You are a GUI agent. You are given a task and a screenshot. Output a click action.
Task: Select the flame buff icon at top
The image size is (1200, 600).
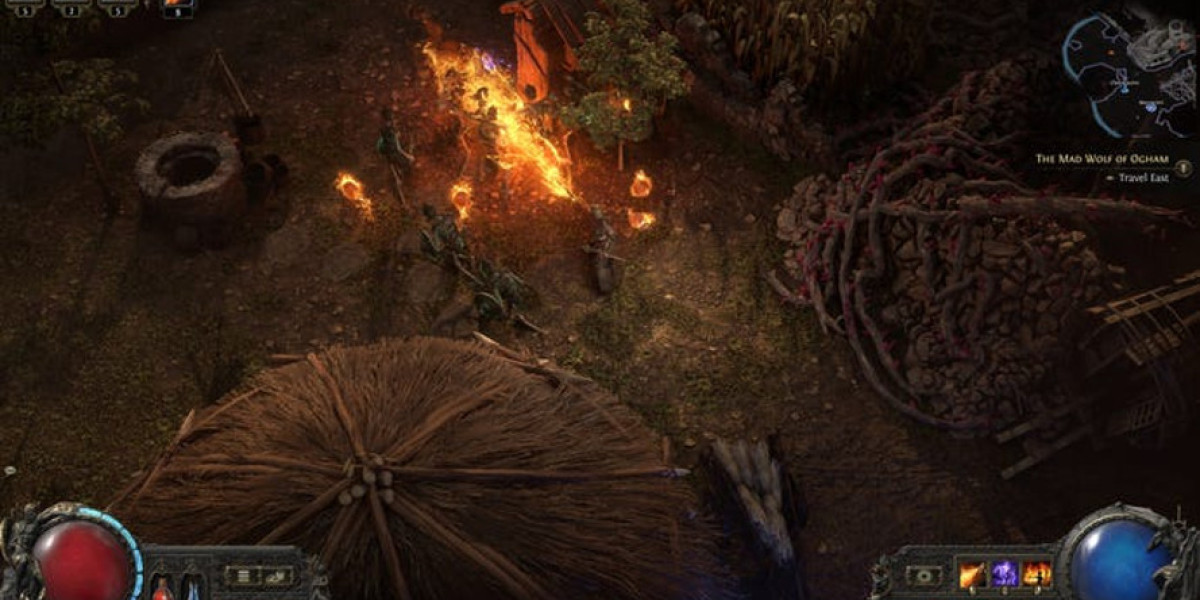coord(179,6)
